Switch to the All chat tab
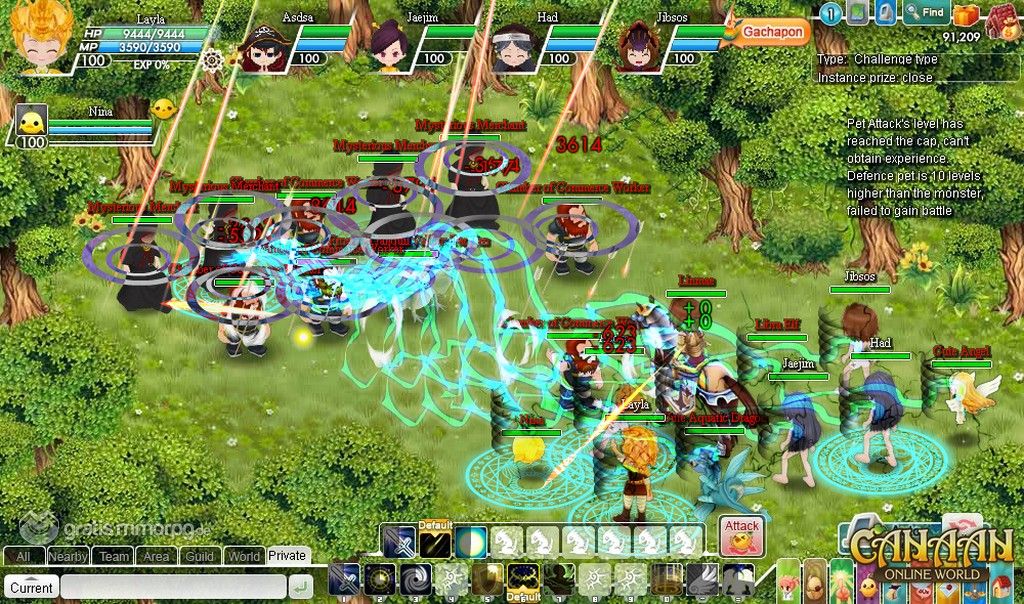The height and width of the screenshot is (604, 1024). (x=23, y=557)
